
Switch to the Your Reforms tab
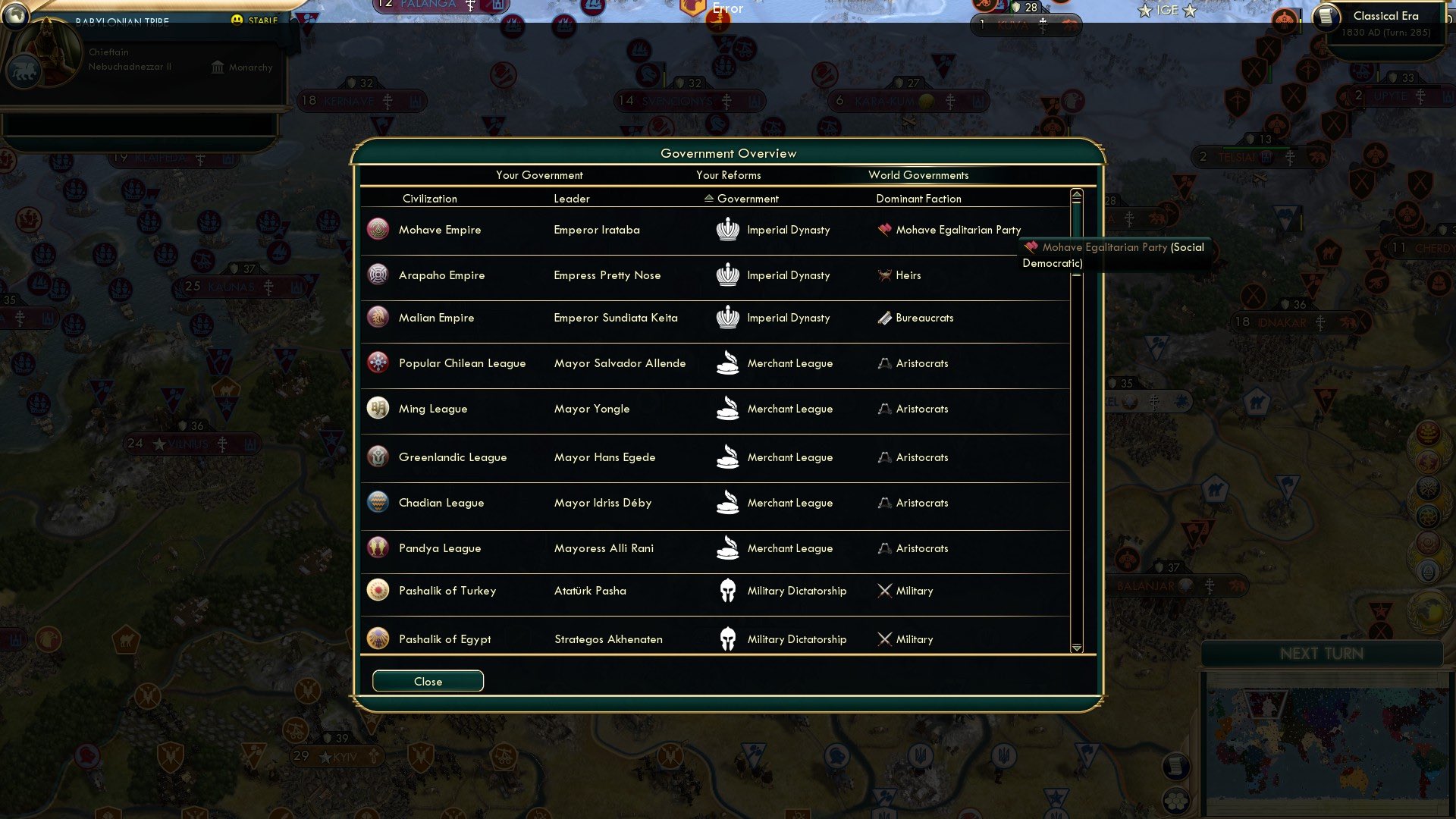point(728,175)
